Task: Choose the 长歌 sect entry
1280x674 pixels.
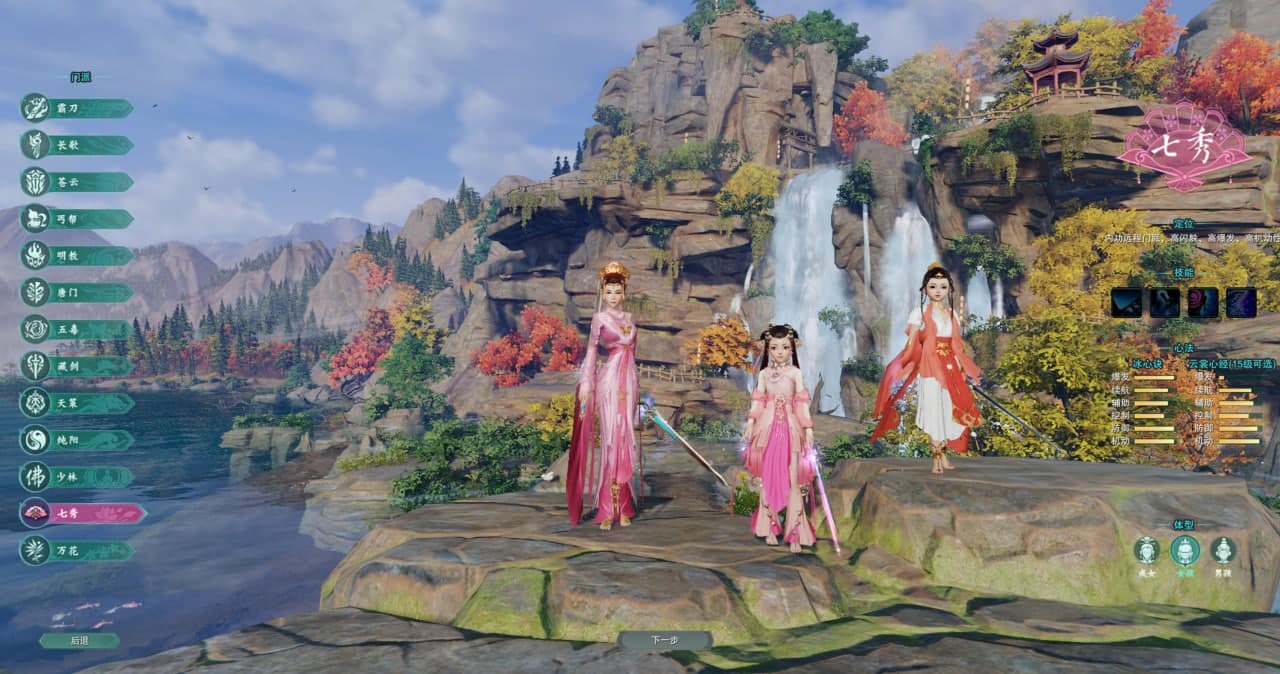Action: 78,145
